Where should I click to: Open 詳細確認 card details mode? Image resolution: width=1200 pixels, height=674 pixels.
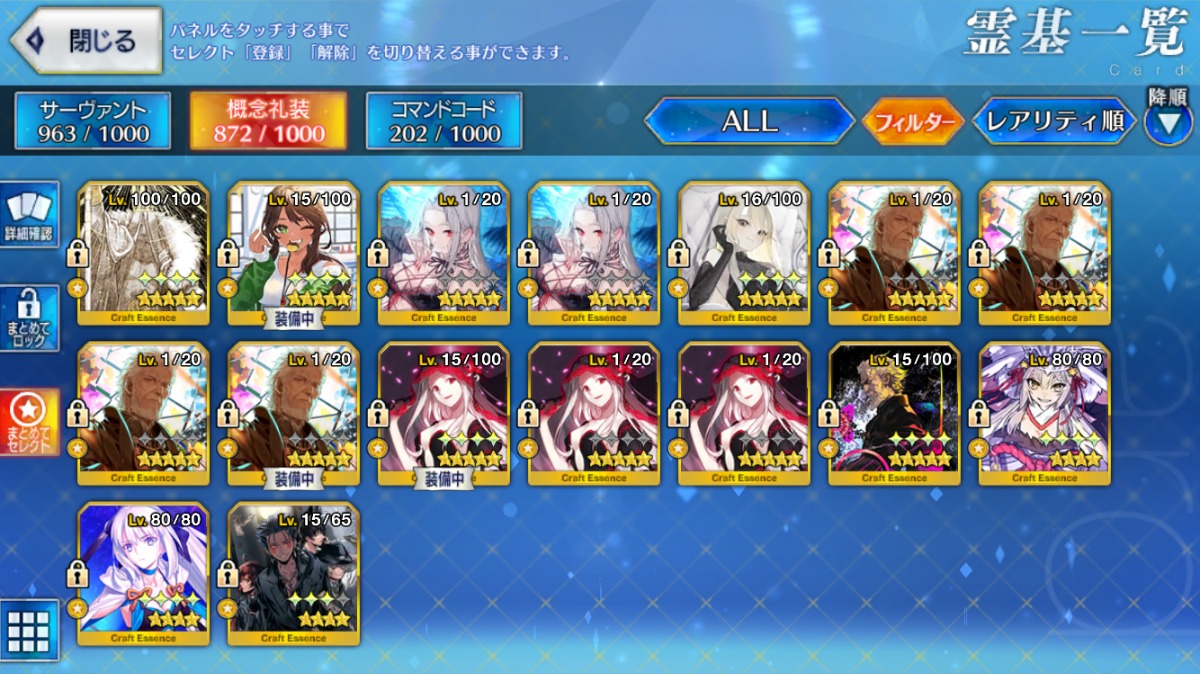pos(29,216)
